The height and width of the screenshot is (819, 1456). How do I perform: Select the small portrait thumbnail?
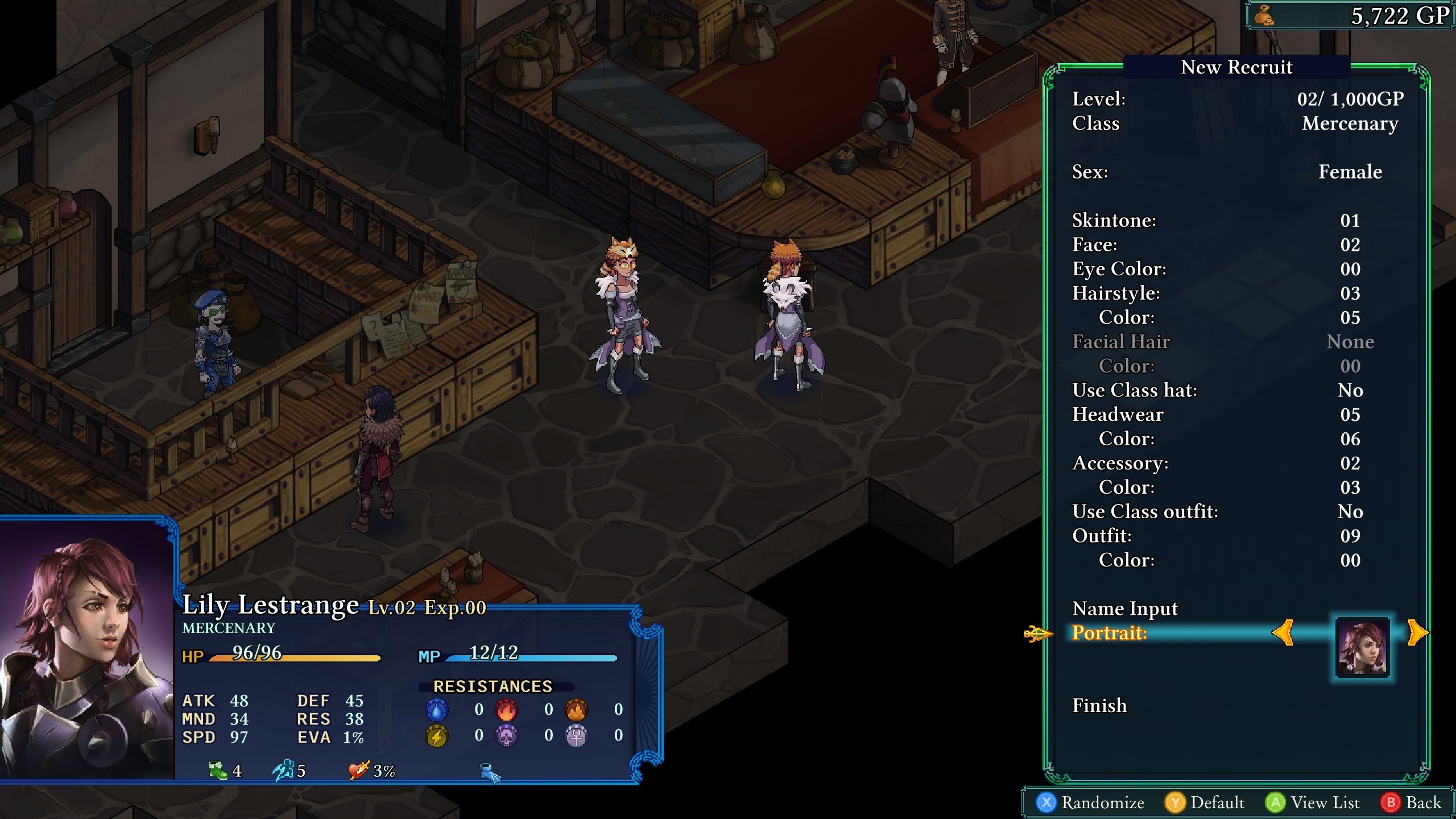(x=1362, y=647)
